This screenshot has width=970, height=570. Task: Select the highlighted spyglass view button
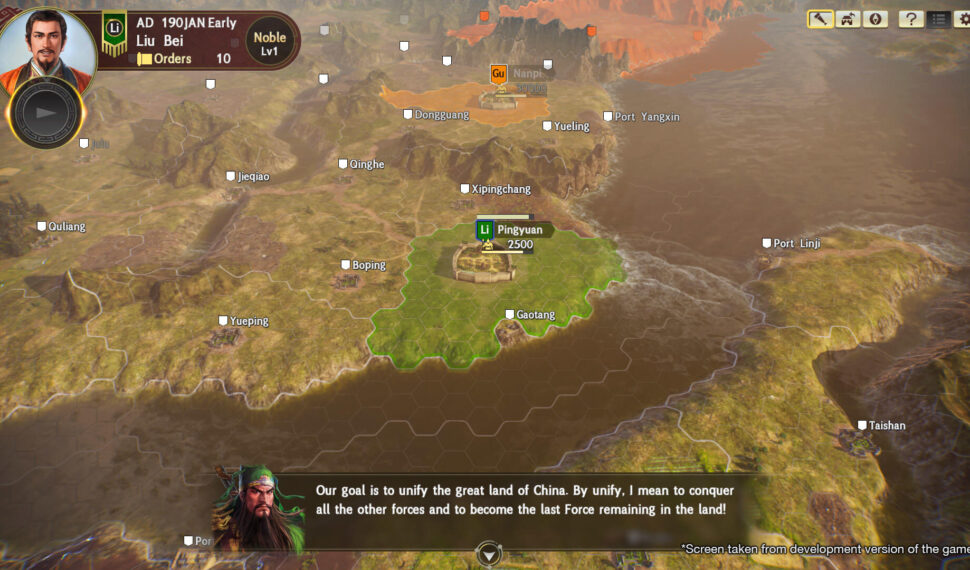(x=821, y=19)
